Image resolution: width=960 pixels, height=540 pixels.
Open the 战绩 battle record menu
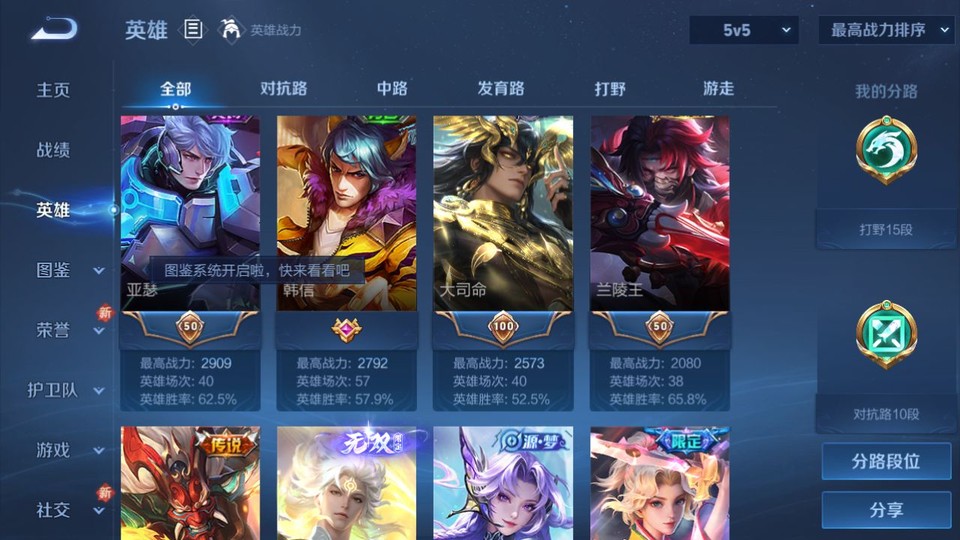click(x=54, y=150)
